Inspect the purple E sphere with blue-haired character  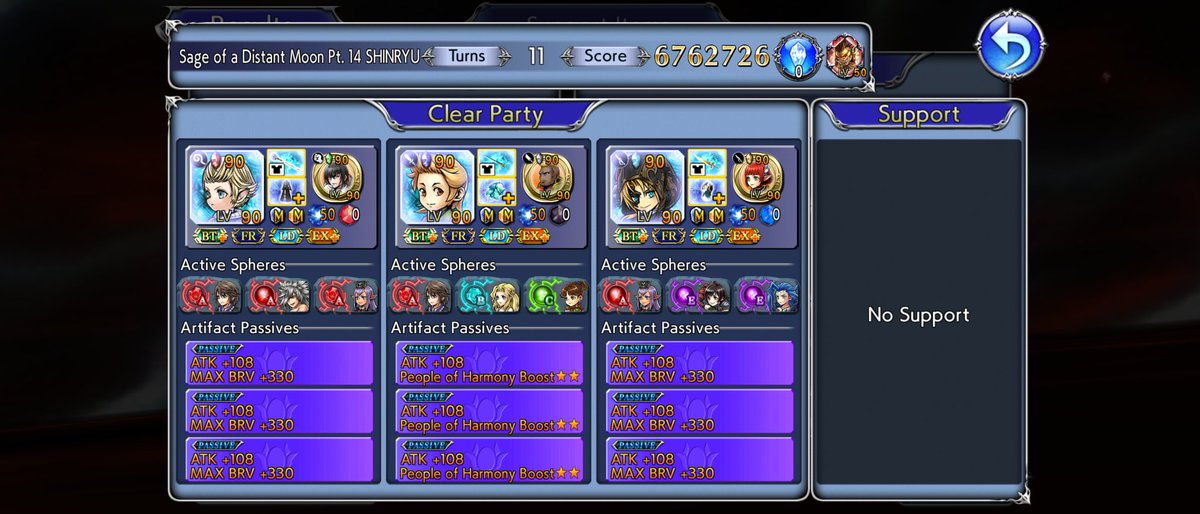coord(765,296)
